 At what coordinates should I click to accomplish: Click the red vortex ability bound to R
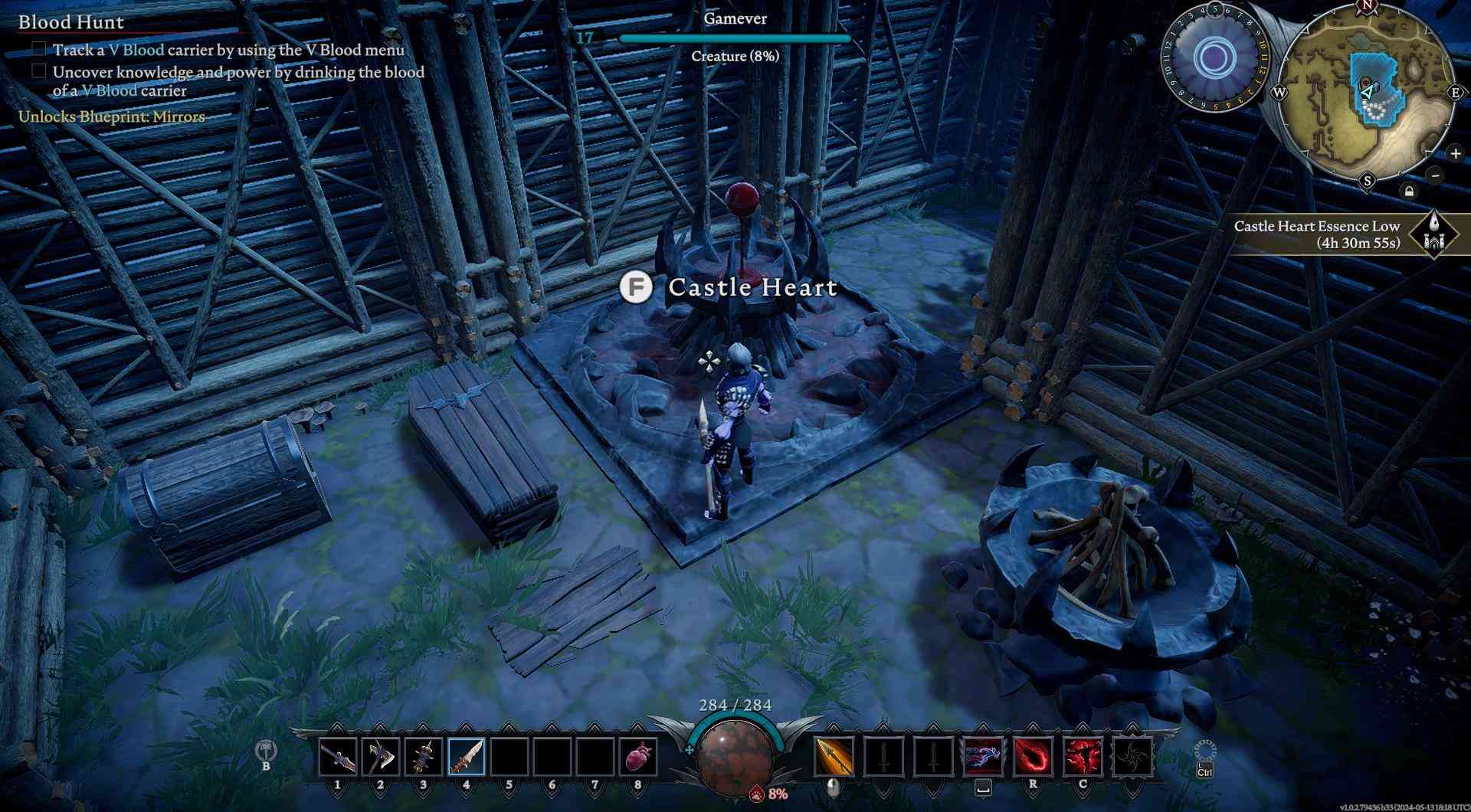1033,755
